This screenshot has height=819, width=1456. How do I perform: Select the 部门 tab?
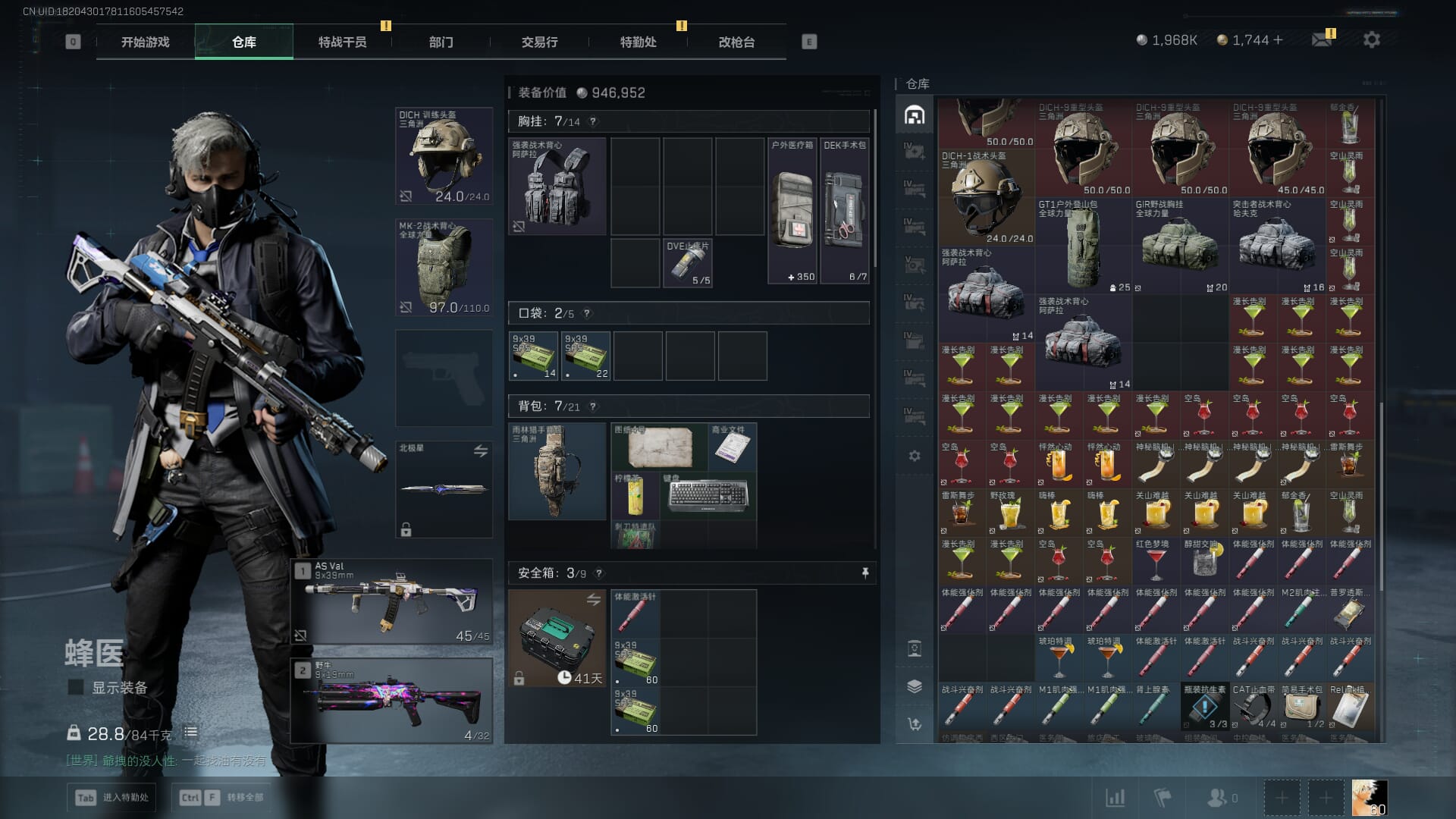pyautogui.click(x=441, y=42)
